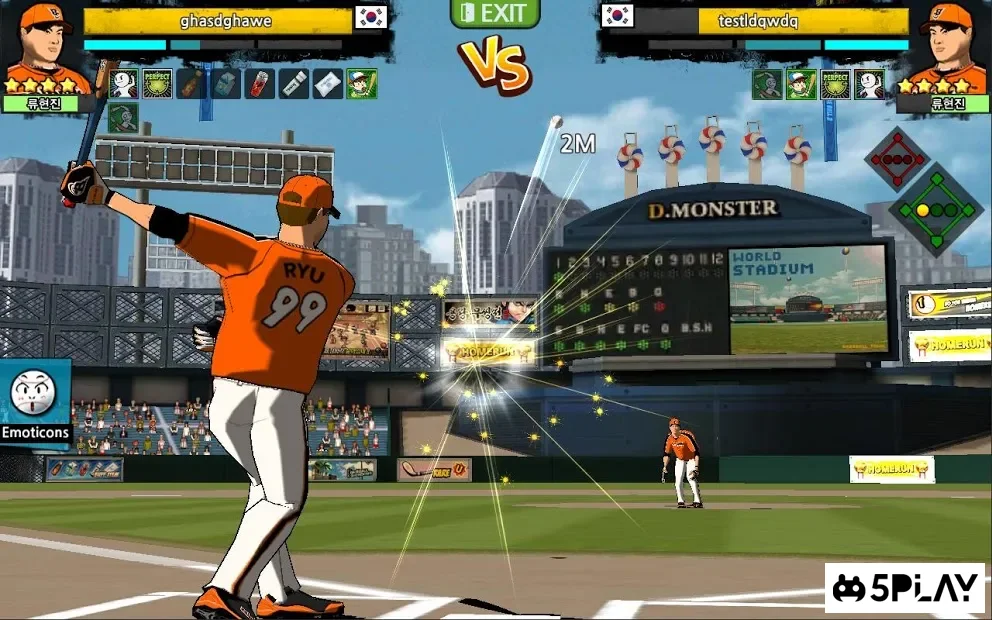Click the 5PLAY watermark logo
Image resolution: width=992 pixels, height=620 pixels.
(x=905, y=588)
